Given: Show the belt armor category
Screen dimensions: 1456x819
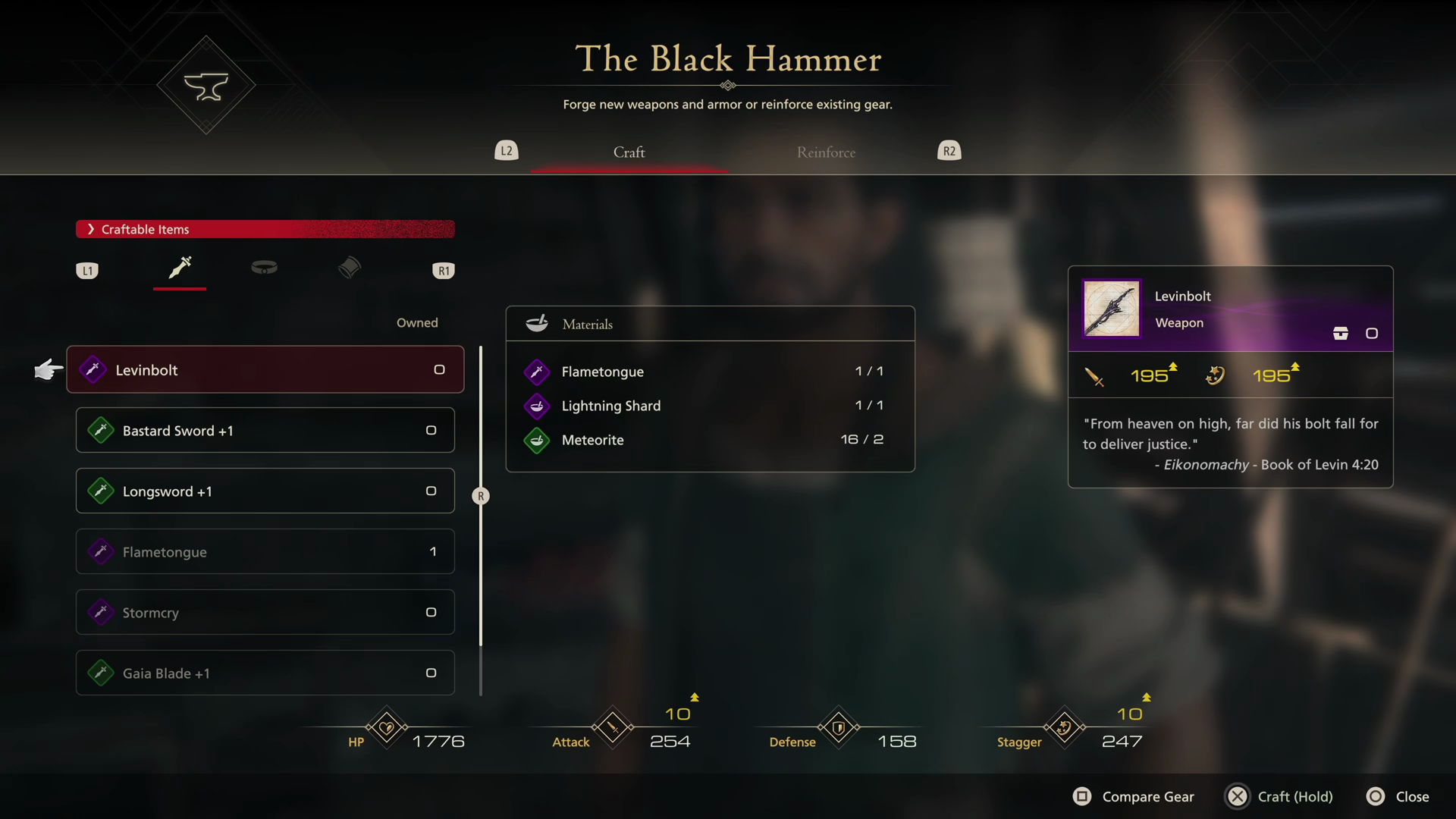Looking at the screenshot, I should [264, 268].
